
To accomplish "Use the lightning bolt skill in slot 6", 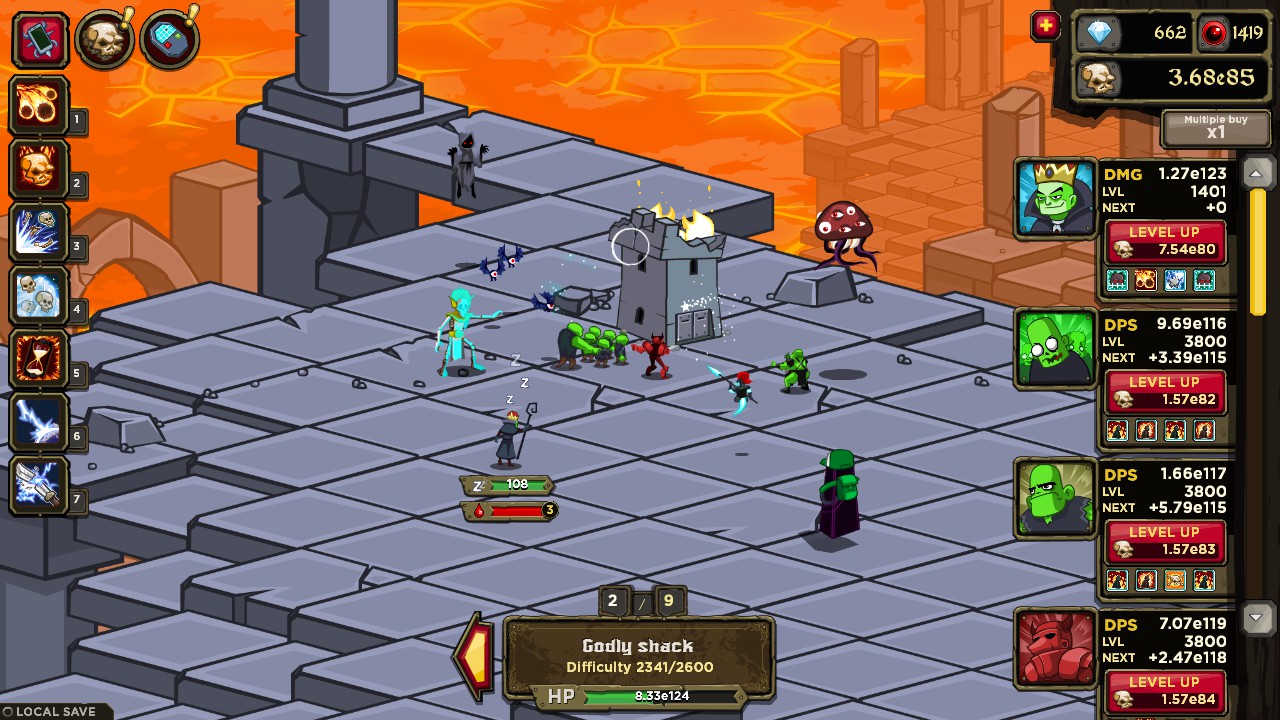I will [40, 420].
